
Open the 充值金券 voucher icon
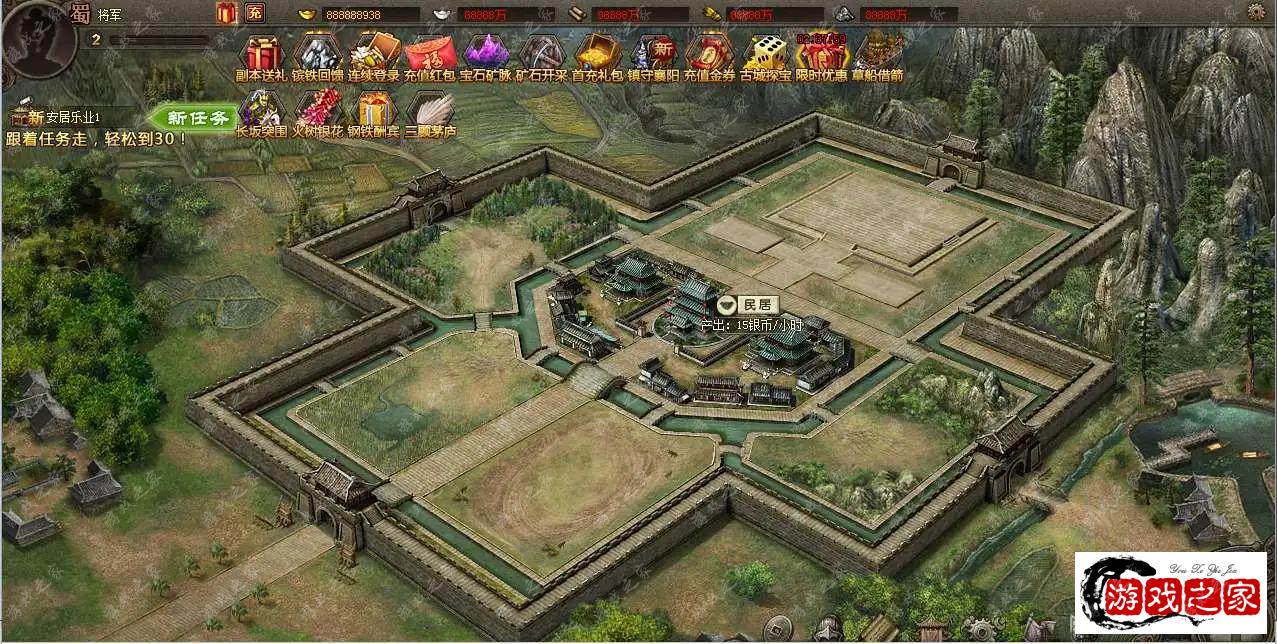click(x=710, y=53)
